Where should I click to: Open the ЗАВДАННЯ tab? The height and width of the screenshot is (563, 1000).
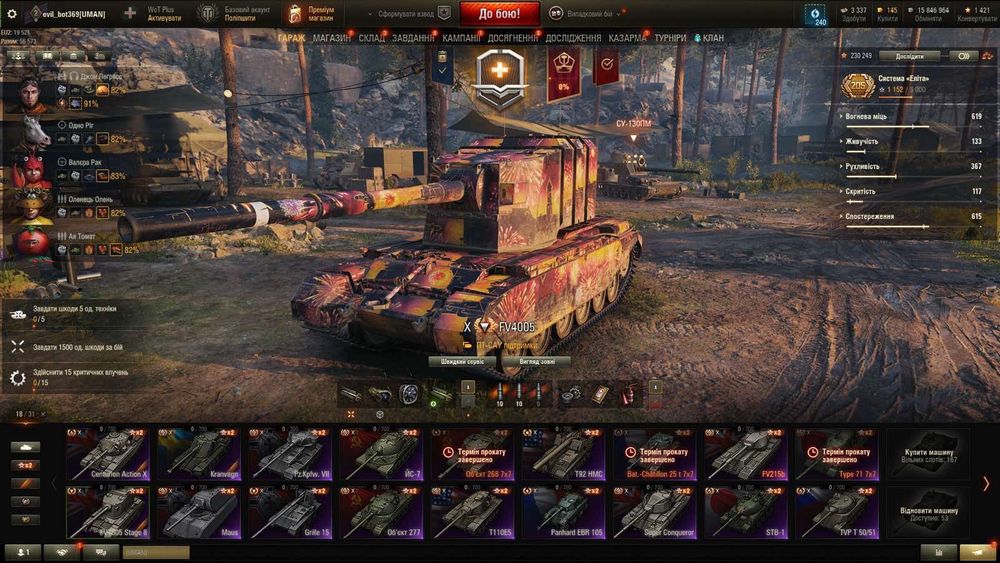(x=413, y=38)
